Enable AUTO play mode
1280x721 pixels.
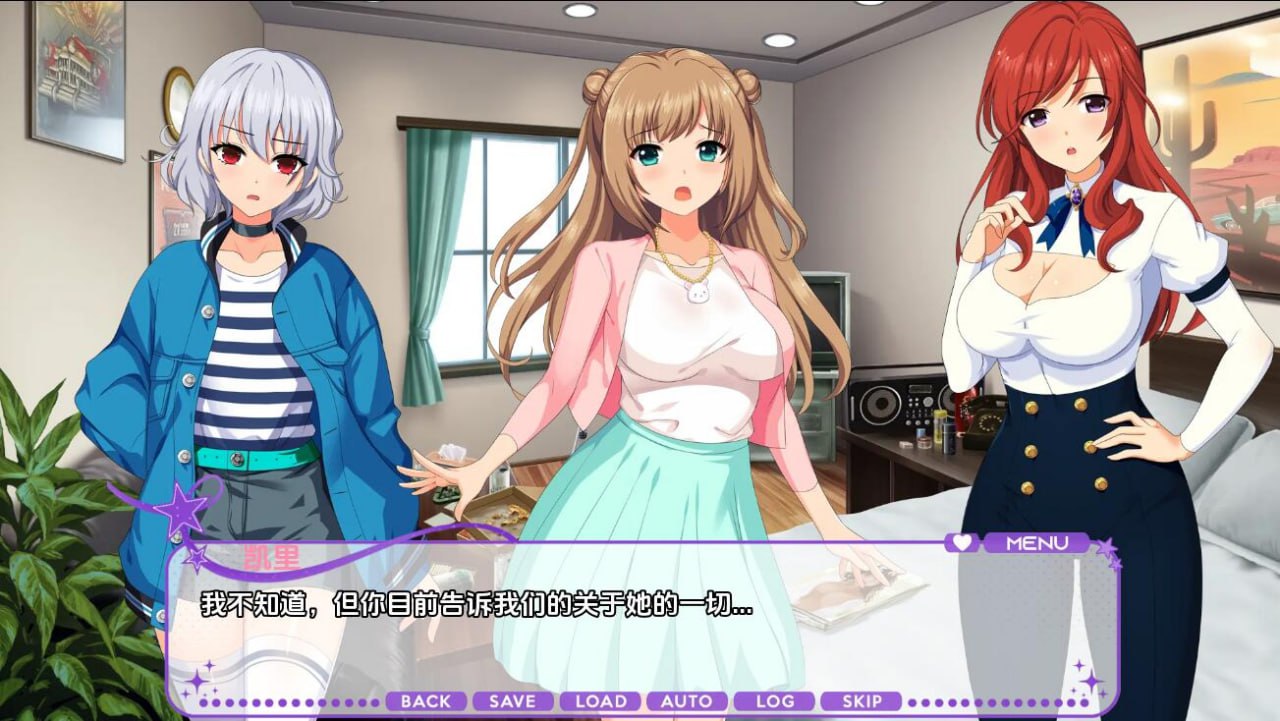[x=687, y=701]
